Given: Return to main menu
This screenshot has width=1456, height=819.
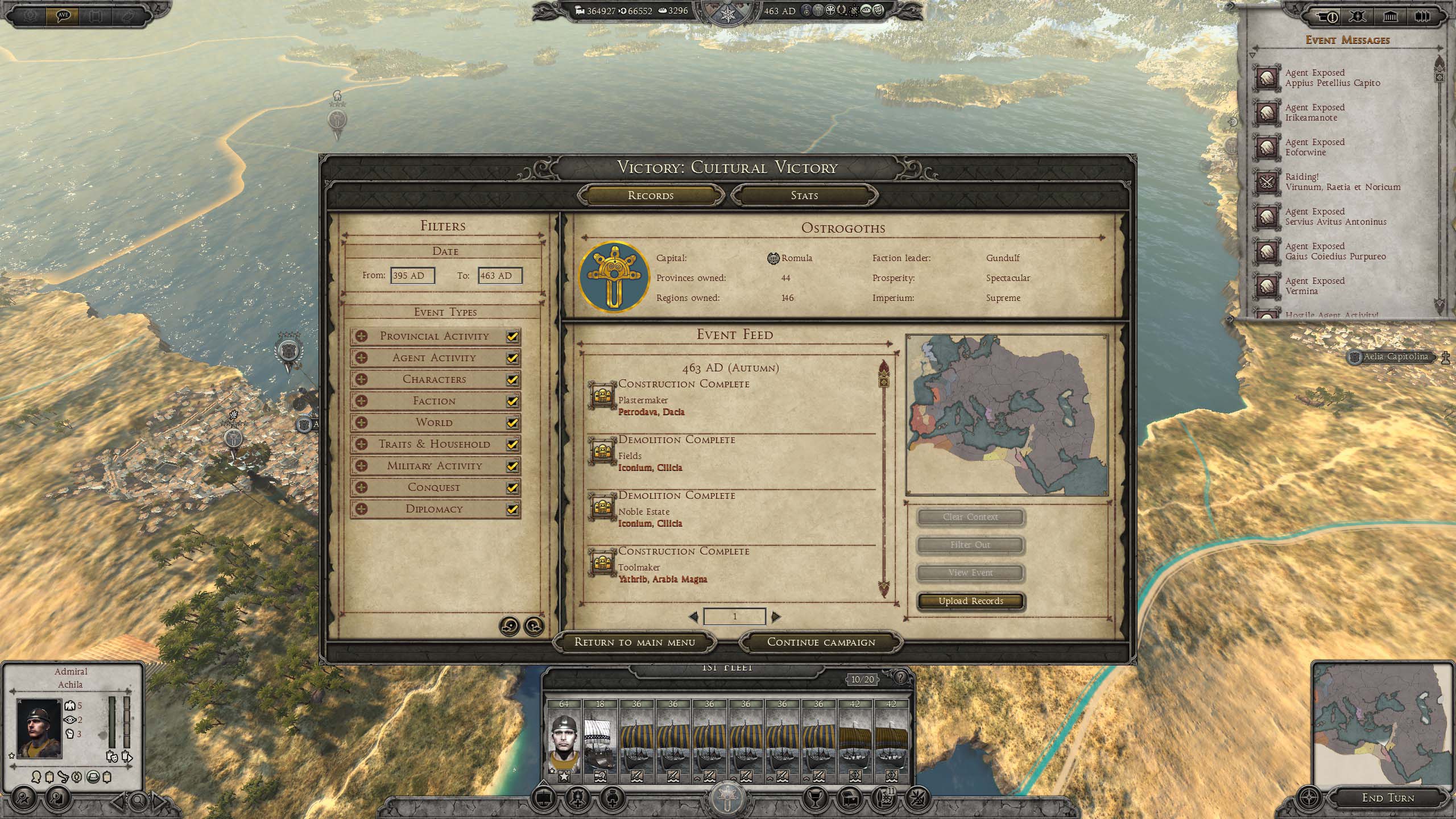Looking at the screenshot, I should tap(635, 642).
